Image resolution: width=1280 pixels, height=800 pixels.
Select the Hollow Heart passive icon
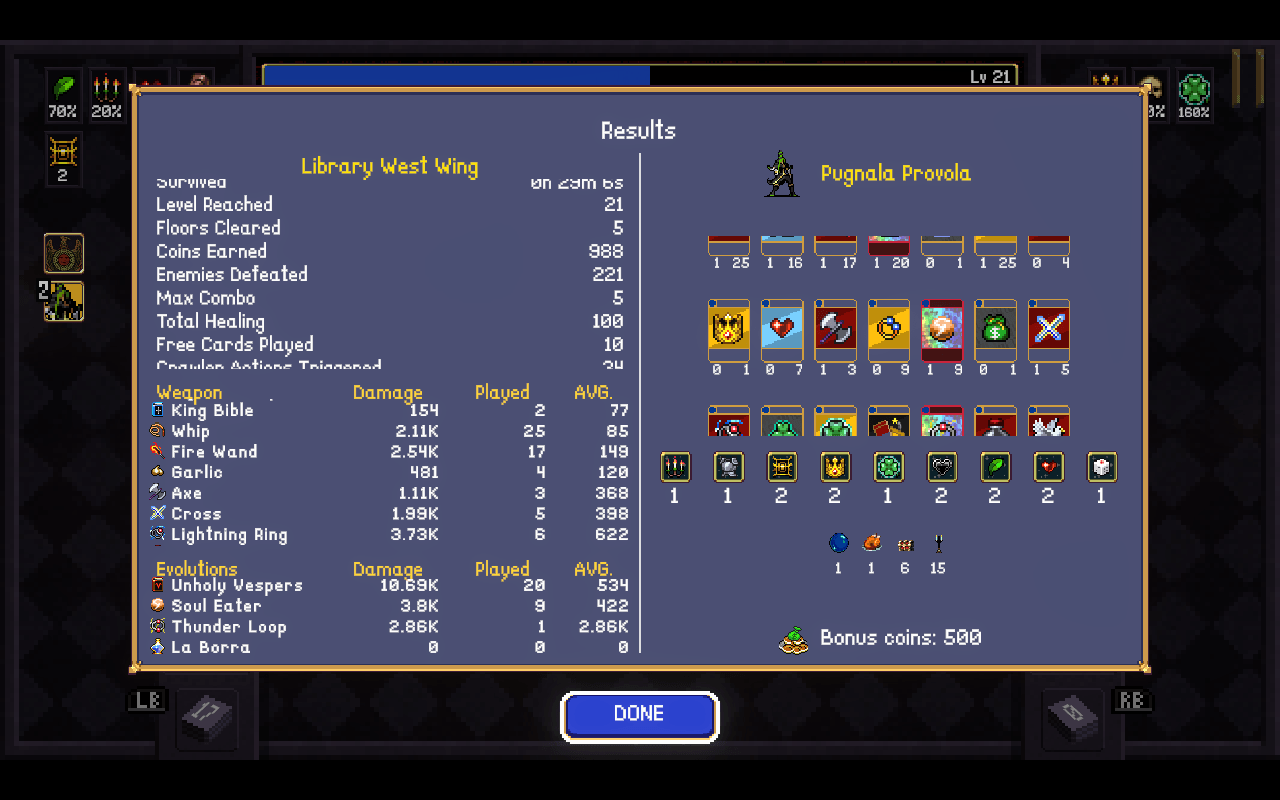pyautogui.click(x=941, y=467)
